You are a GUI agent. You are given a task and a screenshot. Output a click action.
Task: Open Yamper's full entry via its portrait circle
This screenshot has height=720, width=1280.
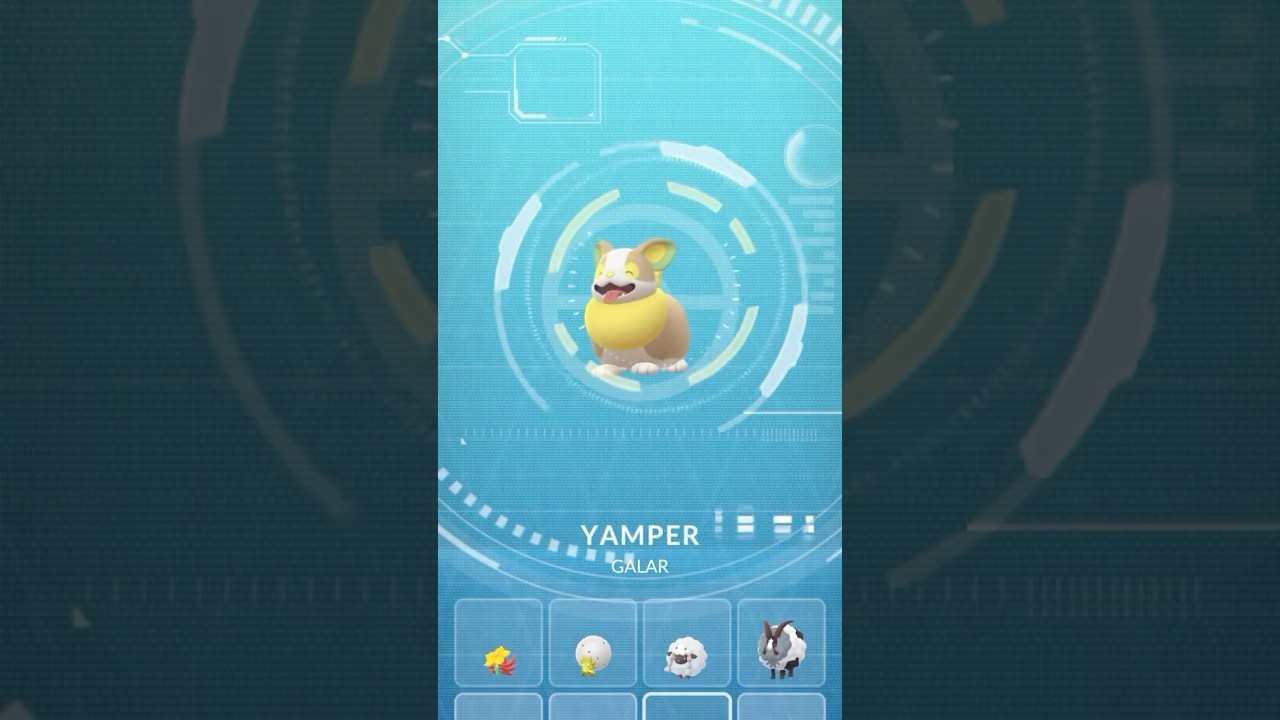coord(640,300)
